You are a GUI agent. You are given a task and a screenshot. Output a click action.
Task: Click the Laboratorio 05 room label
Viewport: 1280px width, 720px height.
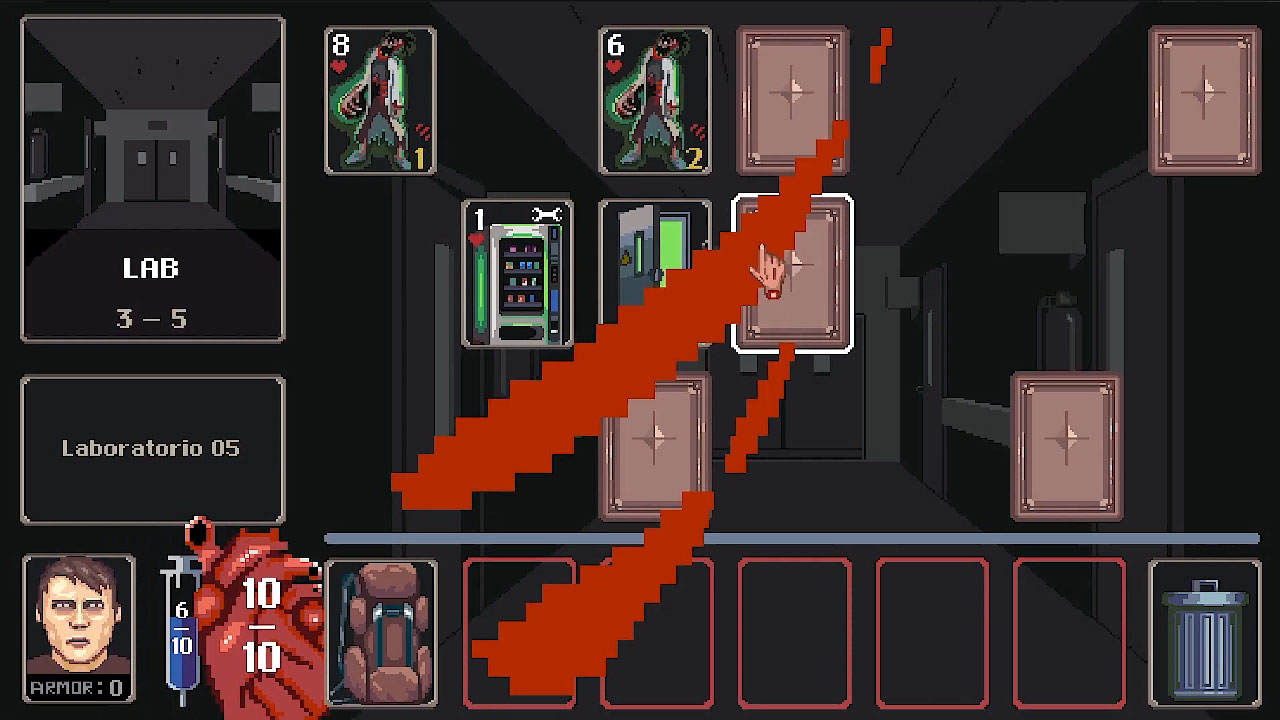click(x=152, y=448)
